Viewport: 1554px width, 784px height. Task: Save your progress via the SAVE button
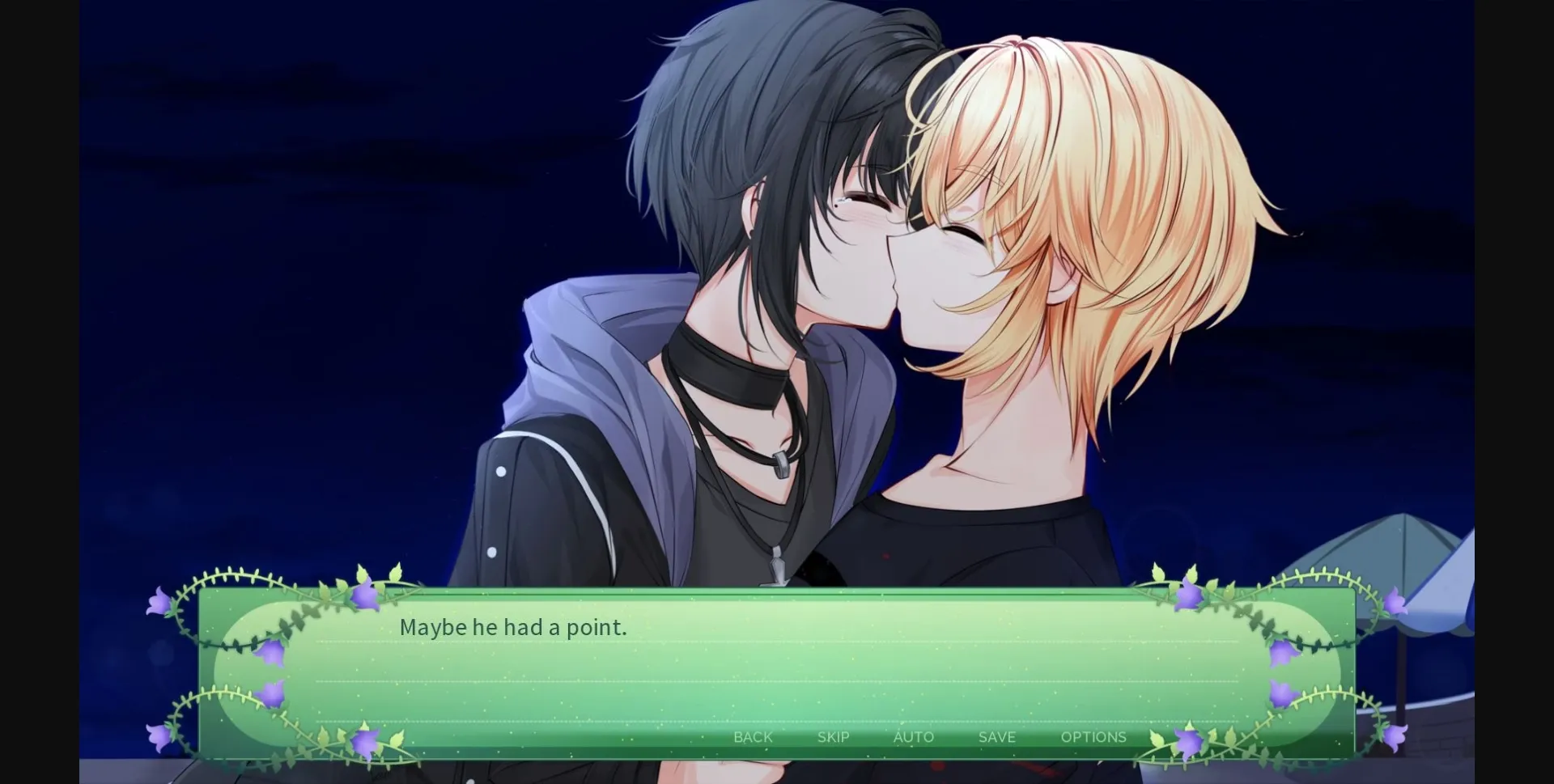coord(996,737)
